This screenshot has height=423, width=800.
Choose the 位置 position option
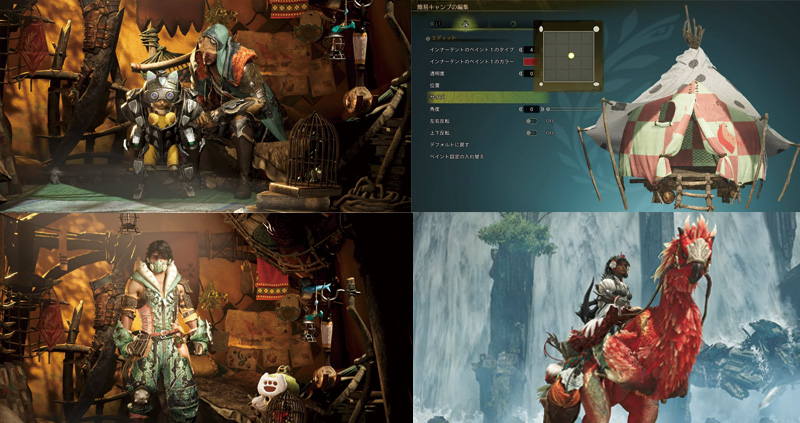coord(438,85)
